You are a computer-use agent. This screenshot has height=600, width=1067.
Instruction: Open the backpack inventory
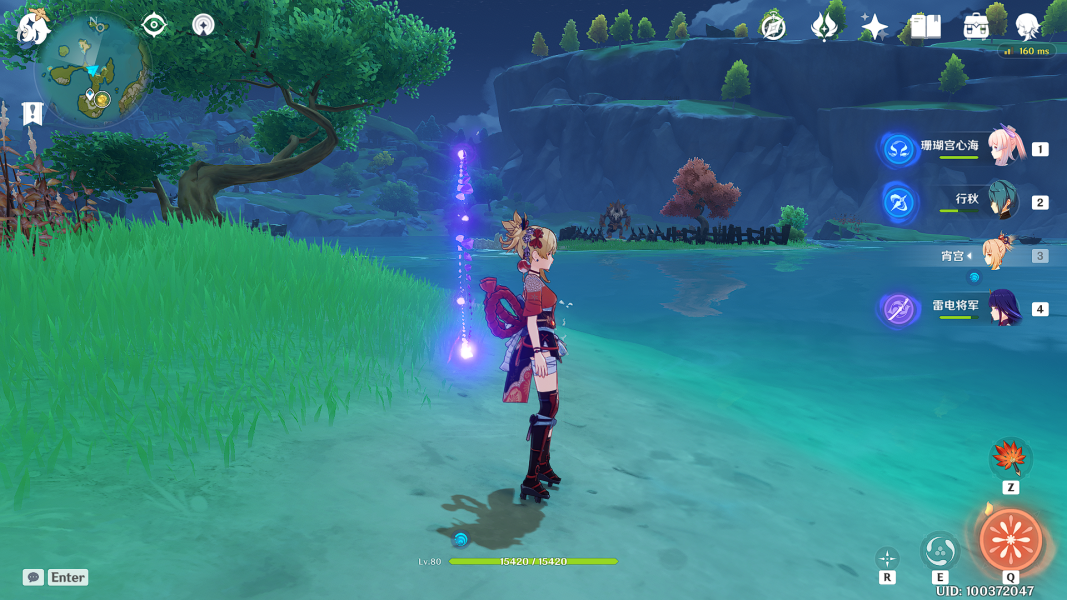[x=976, y=27]
